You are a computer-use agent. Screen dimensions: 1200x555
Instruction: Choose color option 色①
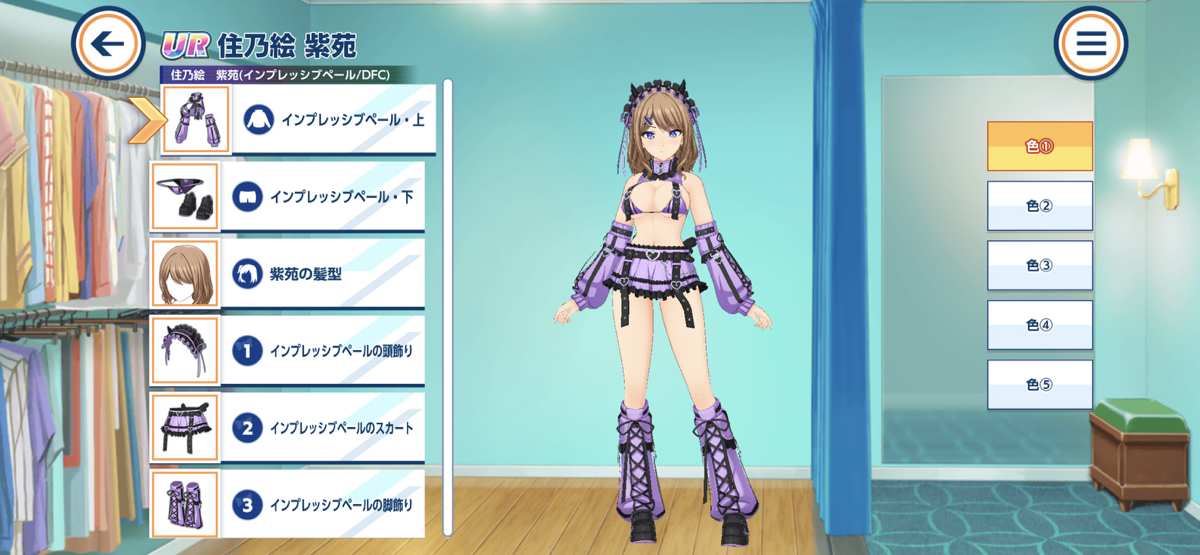(1040, 146)
